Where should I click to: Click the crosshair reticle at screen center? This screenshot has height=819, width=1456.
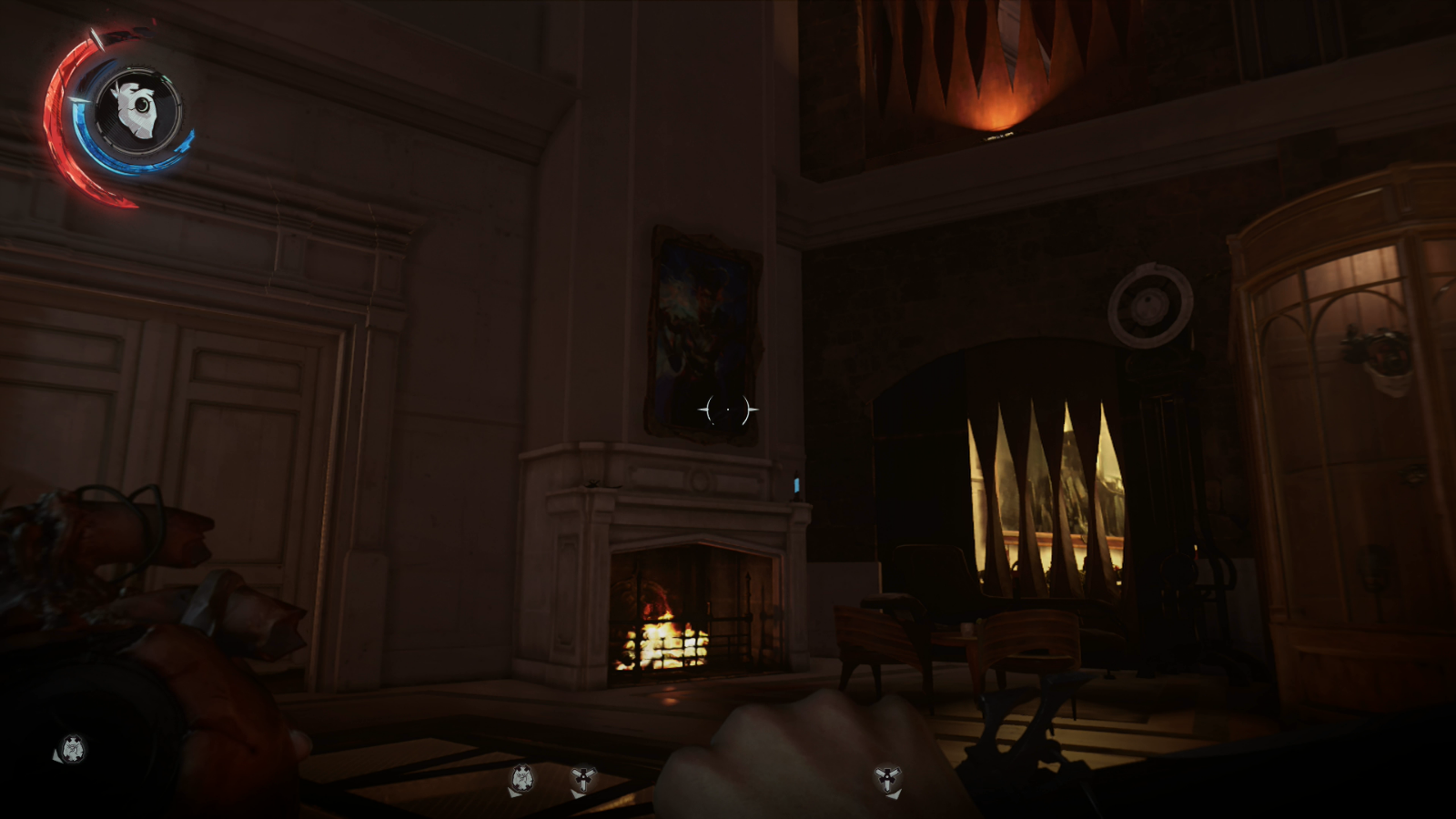(727, 410)
